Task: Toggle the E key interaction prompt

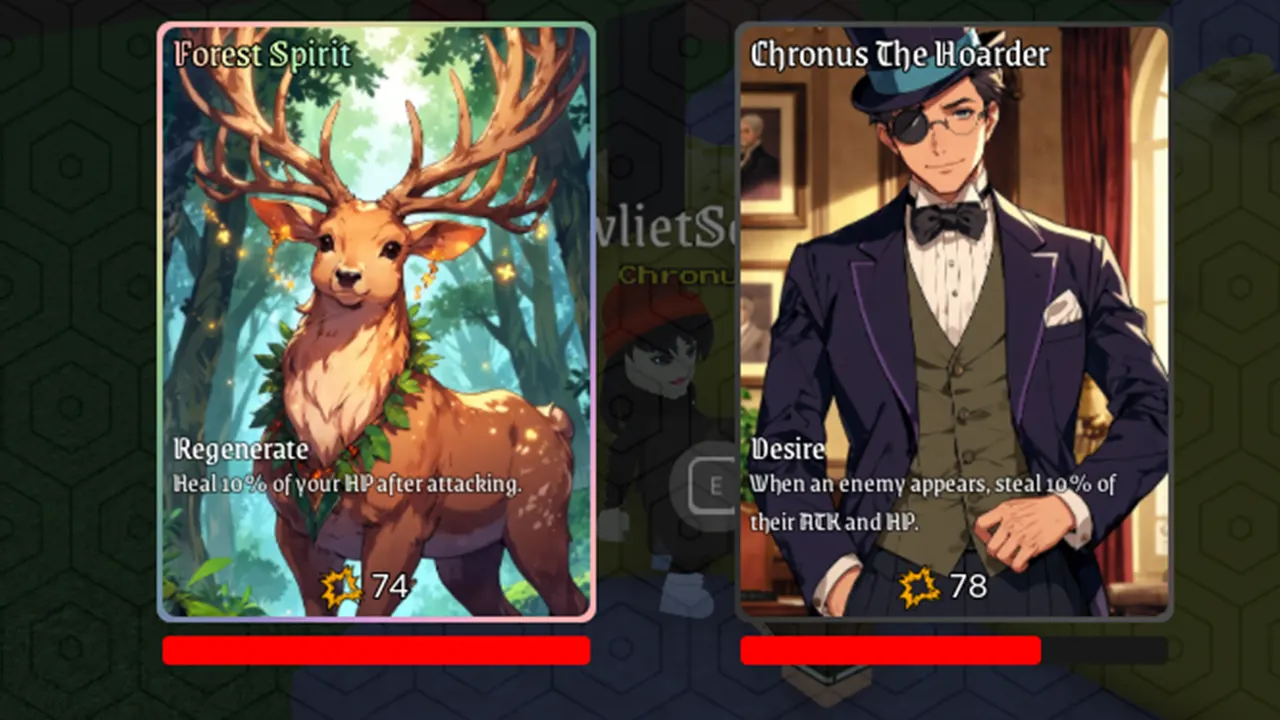Action: (x=713, y=485)
